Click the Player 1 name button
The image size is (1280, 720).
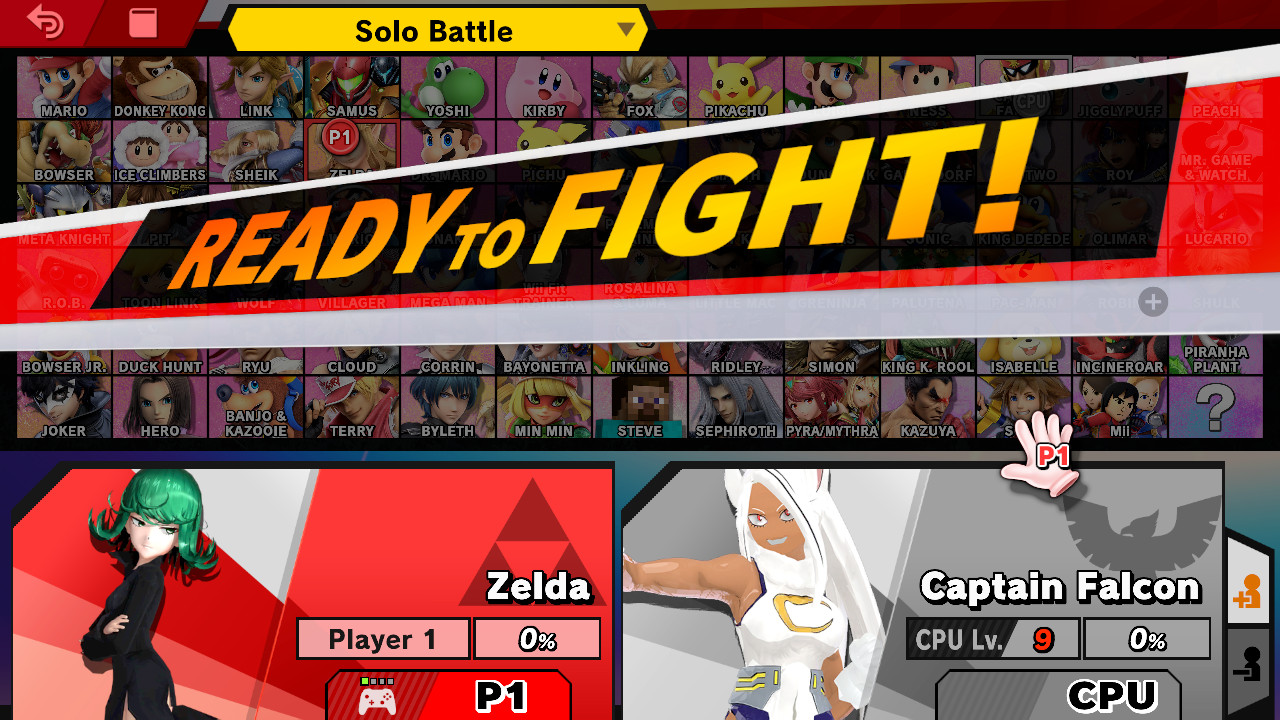tap(383, 638)
